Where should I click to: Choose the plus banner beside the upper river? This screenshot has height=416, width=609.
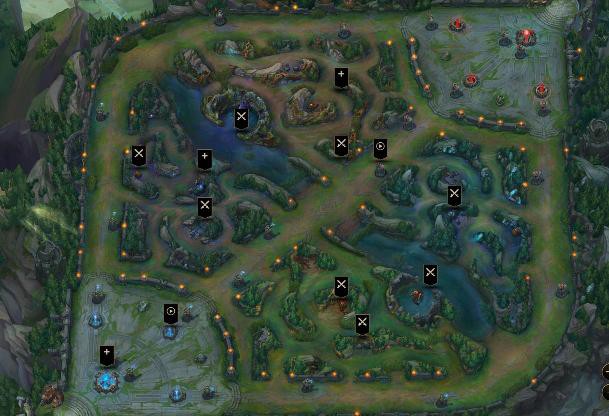pos(204,158)
